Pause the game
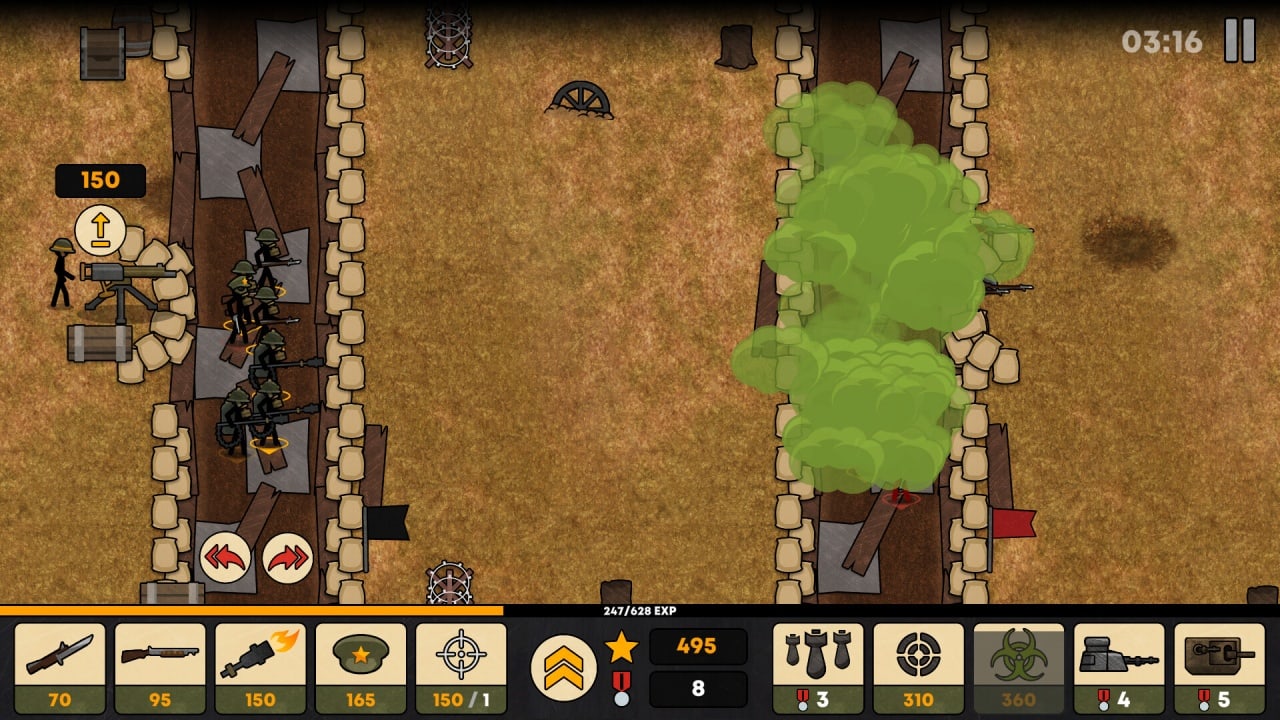Screen dimensions: 1280x720 pos(1240,41)
